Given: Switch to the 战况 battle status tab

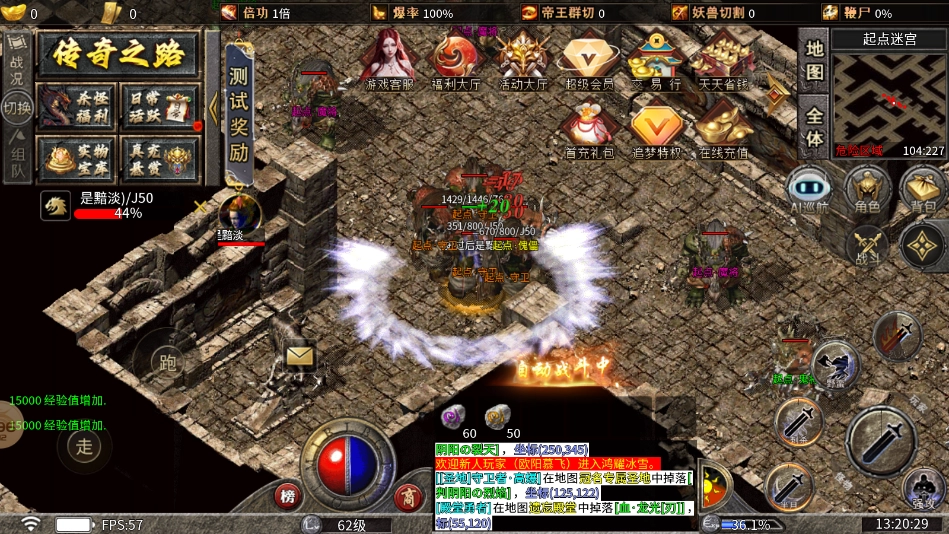Looking at the screenshot, I should click(x=16, y=60).
